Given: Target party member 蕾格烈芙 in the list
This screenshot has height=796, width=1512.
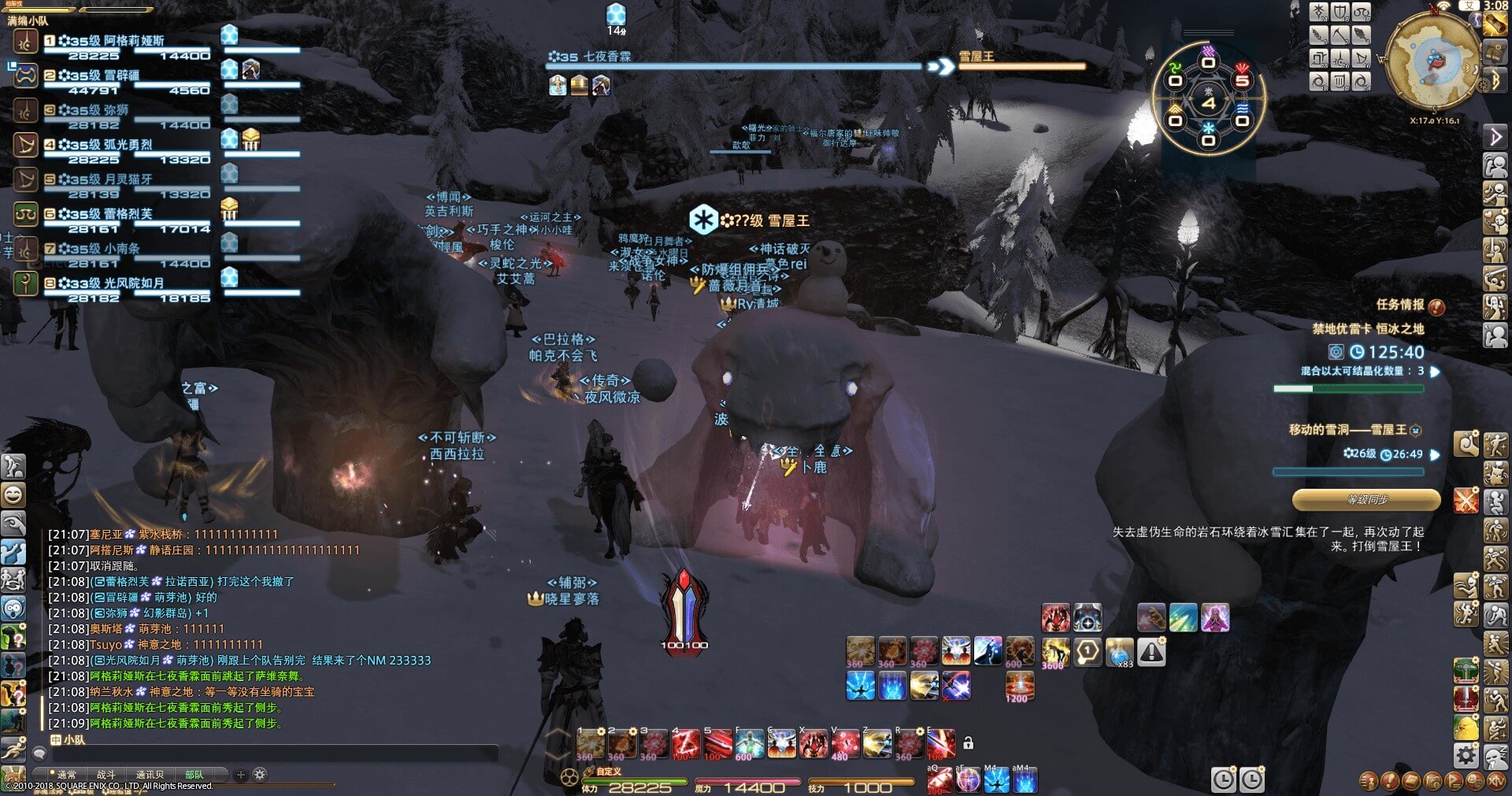Looking at the screenshot, I should coord(128,214).
